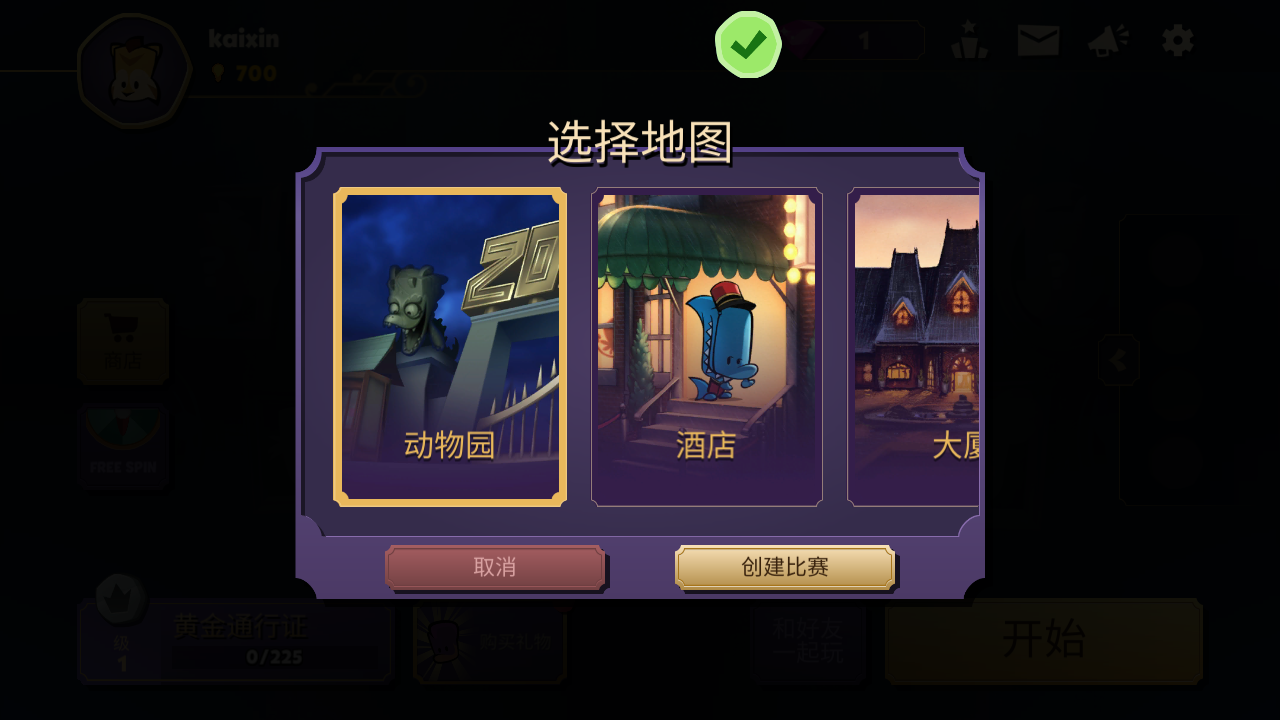Screen dimensions: 1280x720
Task: Open the settings gear icon
Action: tap(1176, 40)
